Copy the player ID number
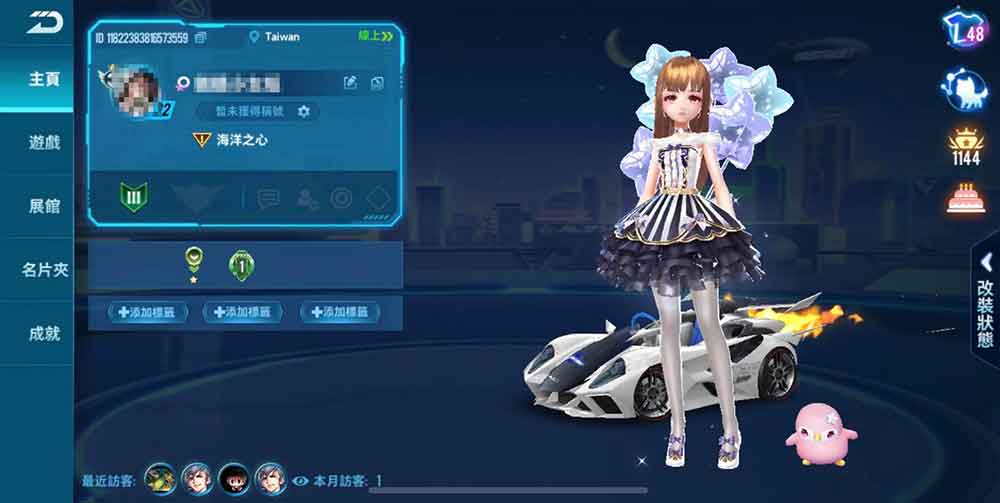The image size is (1000, 503). (201, 38)
